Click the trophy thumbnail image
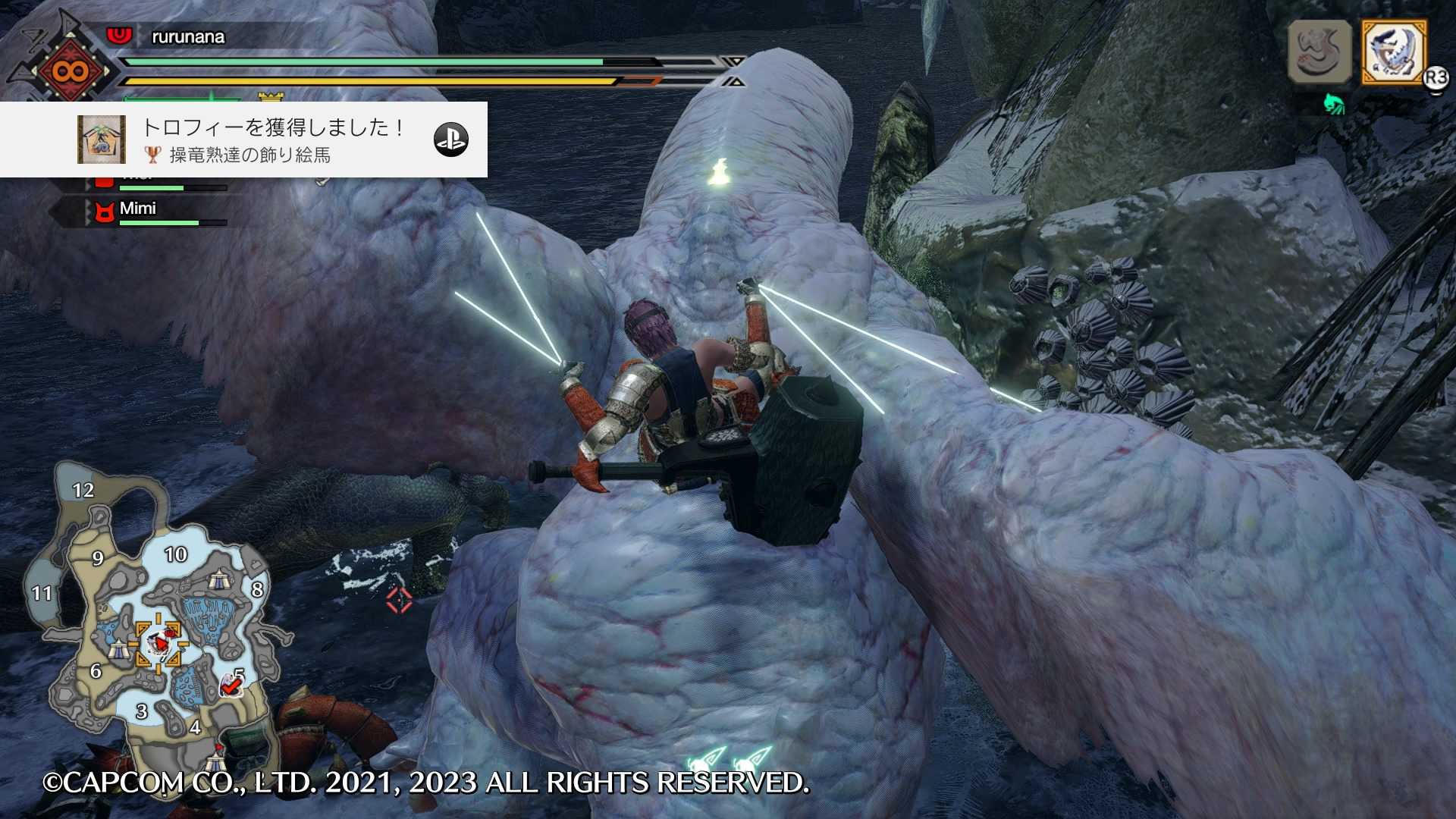Screen dimensions: 1456x819 (102, 140)
